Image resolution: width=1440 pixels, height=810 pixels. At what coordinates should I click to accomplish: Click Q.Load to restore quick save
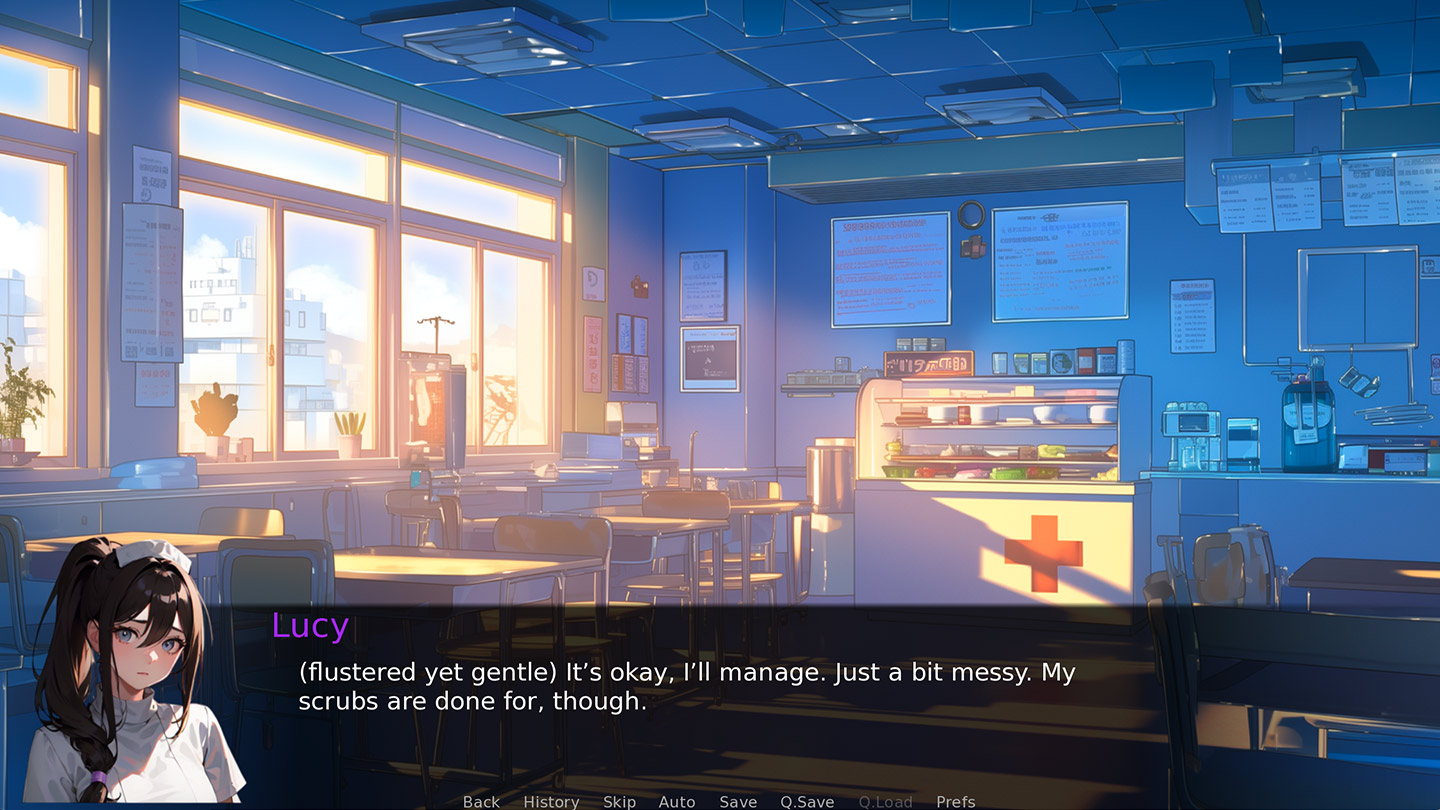coord(884,801)
